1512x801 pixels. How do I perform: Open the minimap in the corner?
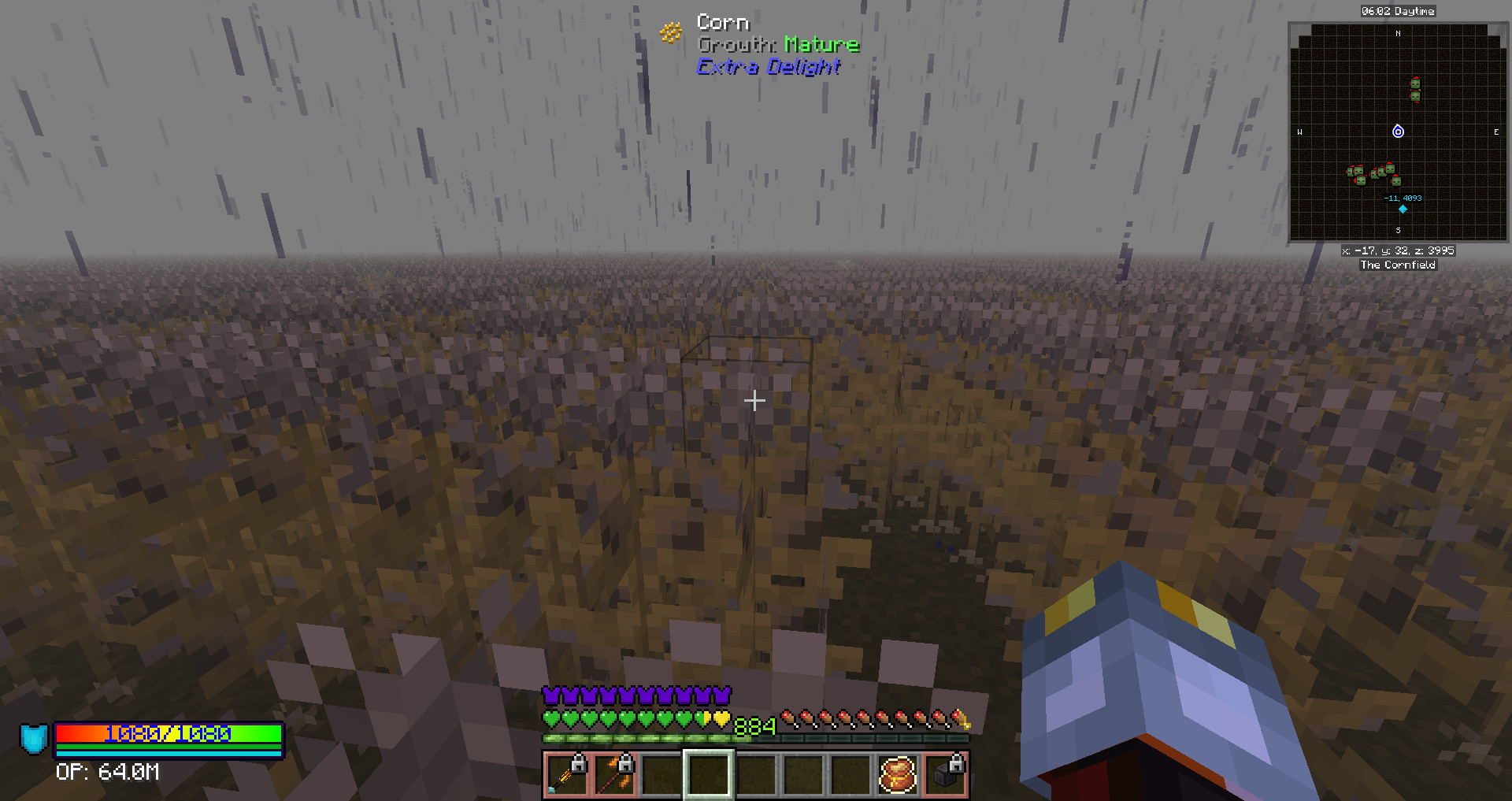[1398, 132]
